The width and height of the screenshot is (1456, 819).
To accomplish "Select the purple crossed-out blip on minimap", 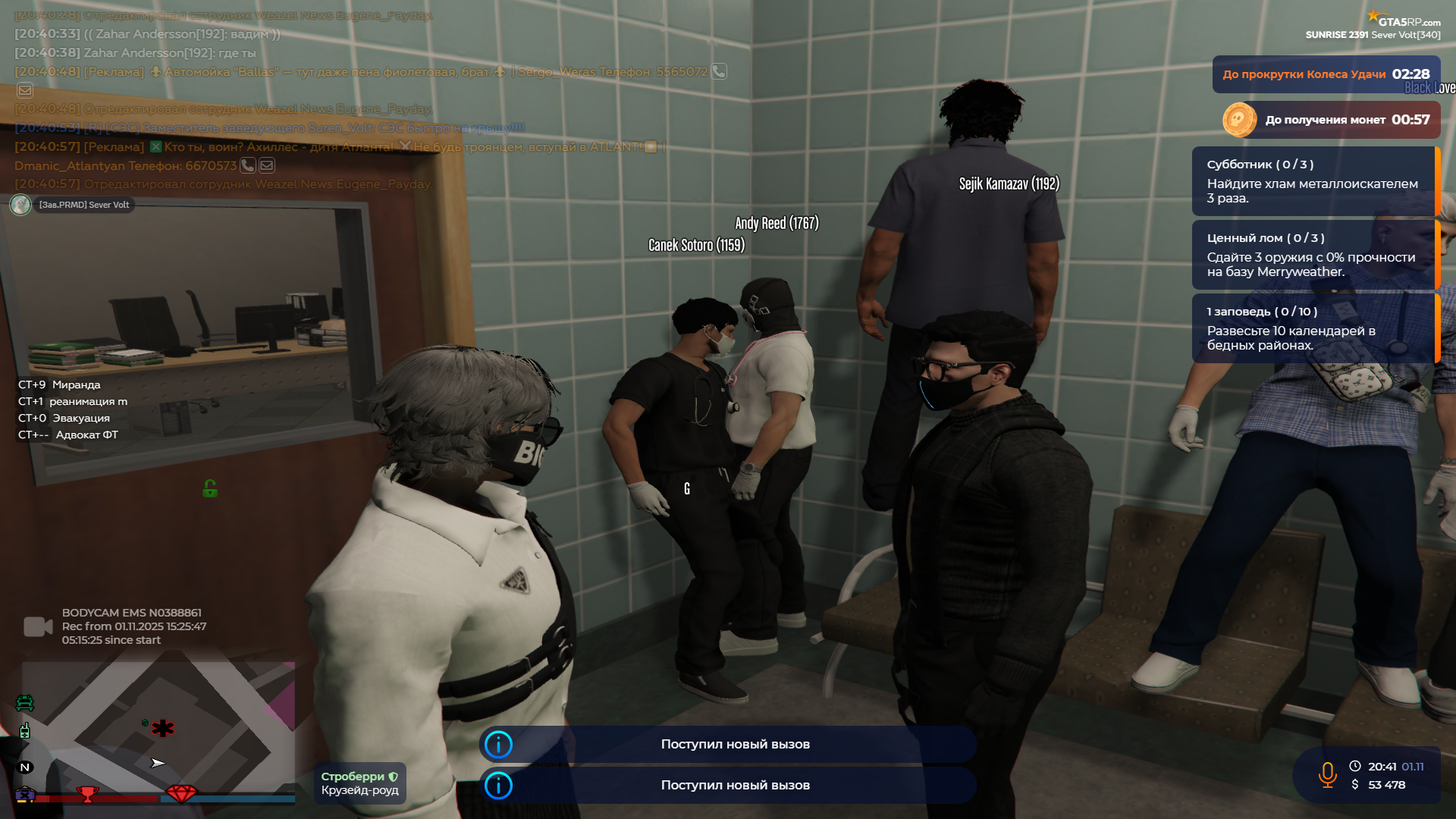I will (24, 795).
